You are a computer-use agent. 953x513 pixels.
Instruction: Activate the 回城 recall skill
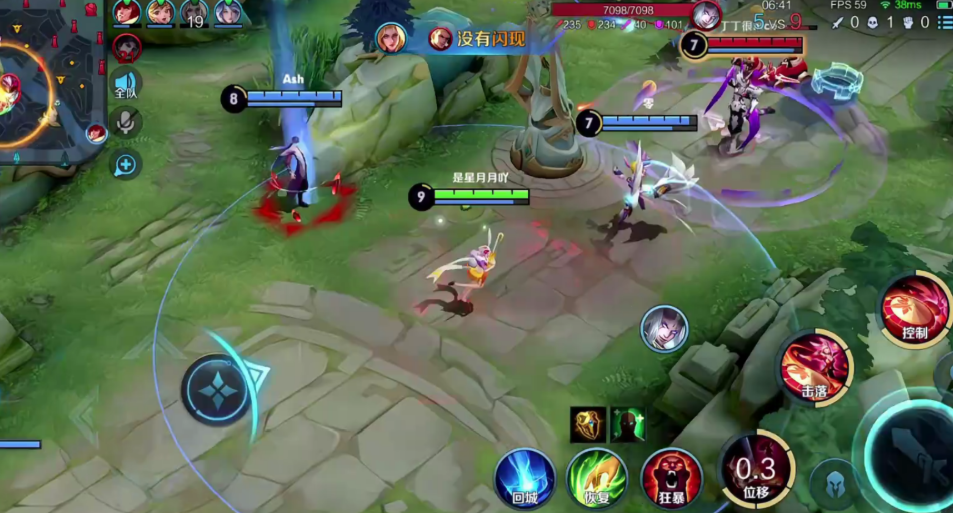tap(525, 476)
